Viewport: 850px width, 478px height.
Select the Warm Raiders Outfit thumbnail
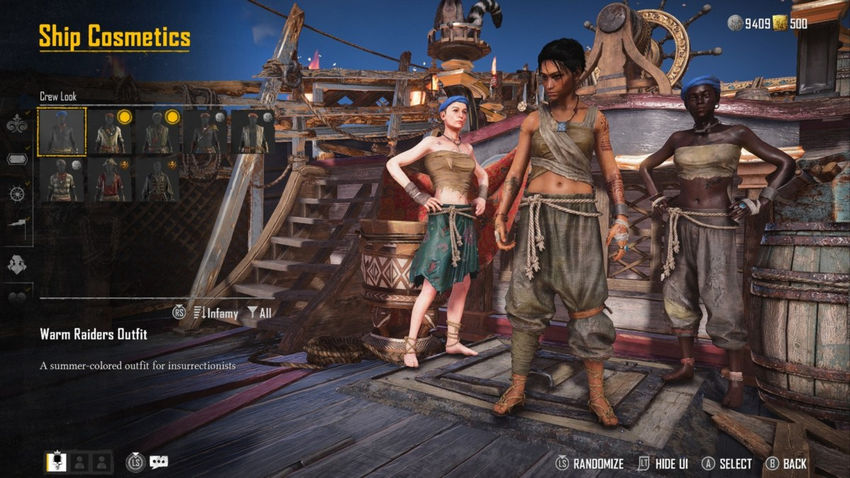click(62, 132)
